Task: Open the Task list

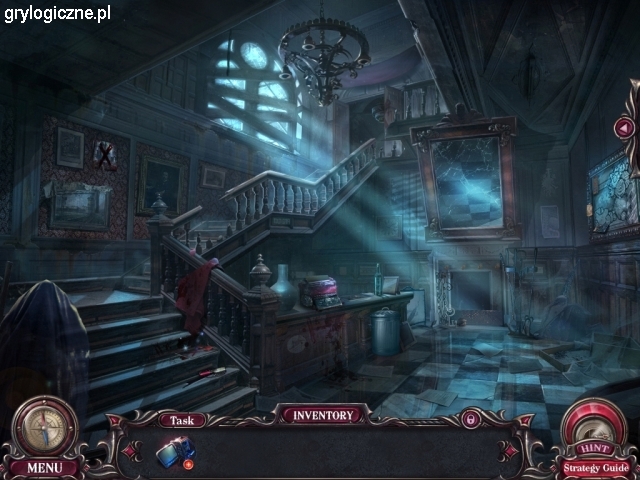Action: (182, 421)
